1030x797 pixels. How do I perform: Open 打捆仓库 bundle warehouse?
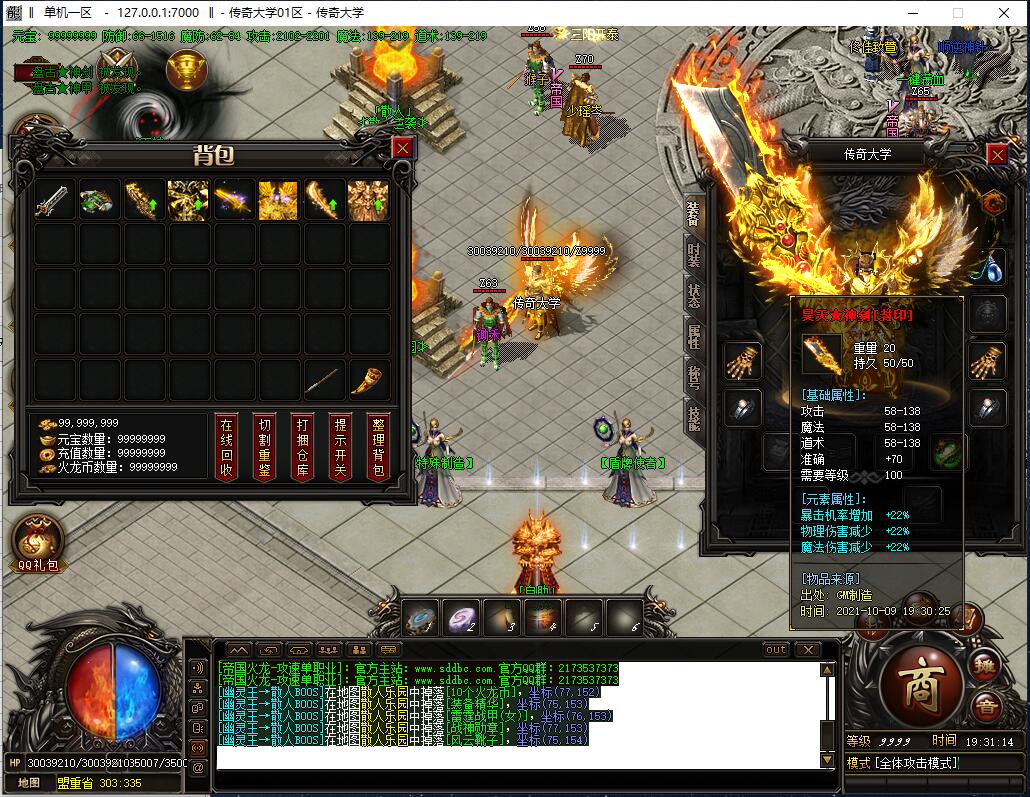302,447
